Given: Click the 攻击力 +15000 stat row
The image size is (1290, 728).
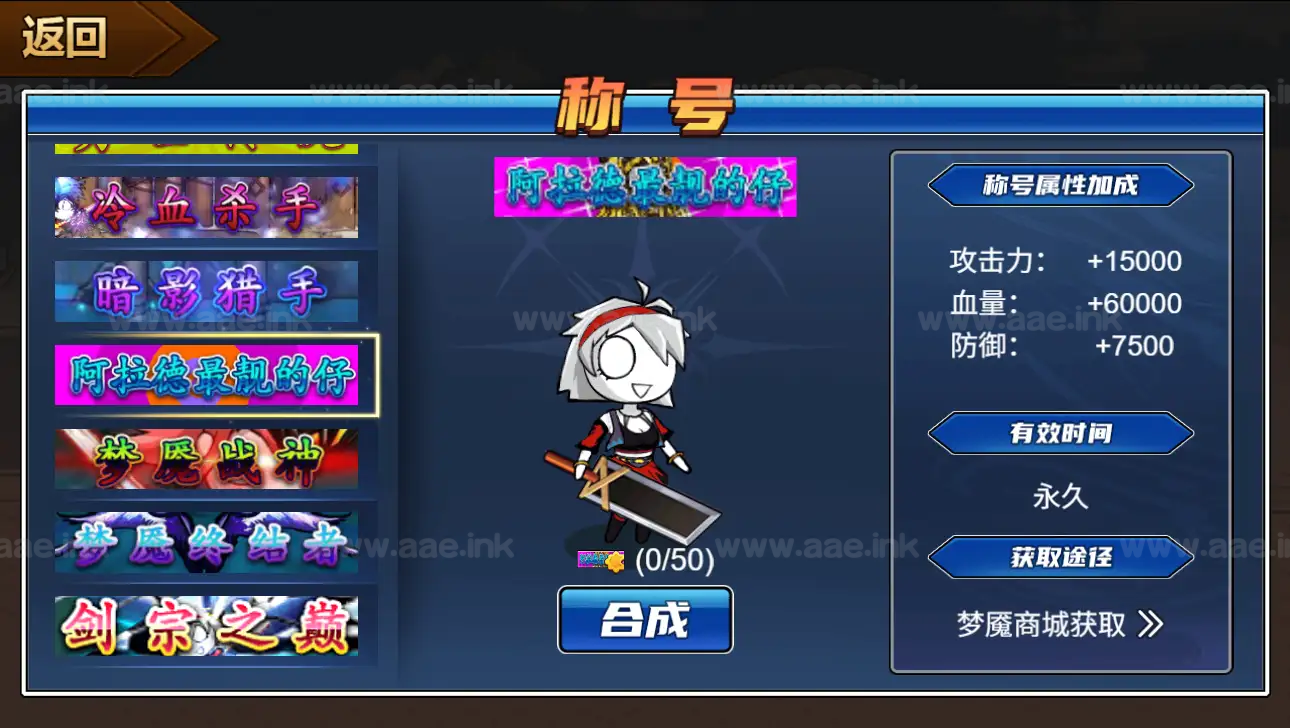Looking at the screenshot, I should [1060, 261].
